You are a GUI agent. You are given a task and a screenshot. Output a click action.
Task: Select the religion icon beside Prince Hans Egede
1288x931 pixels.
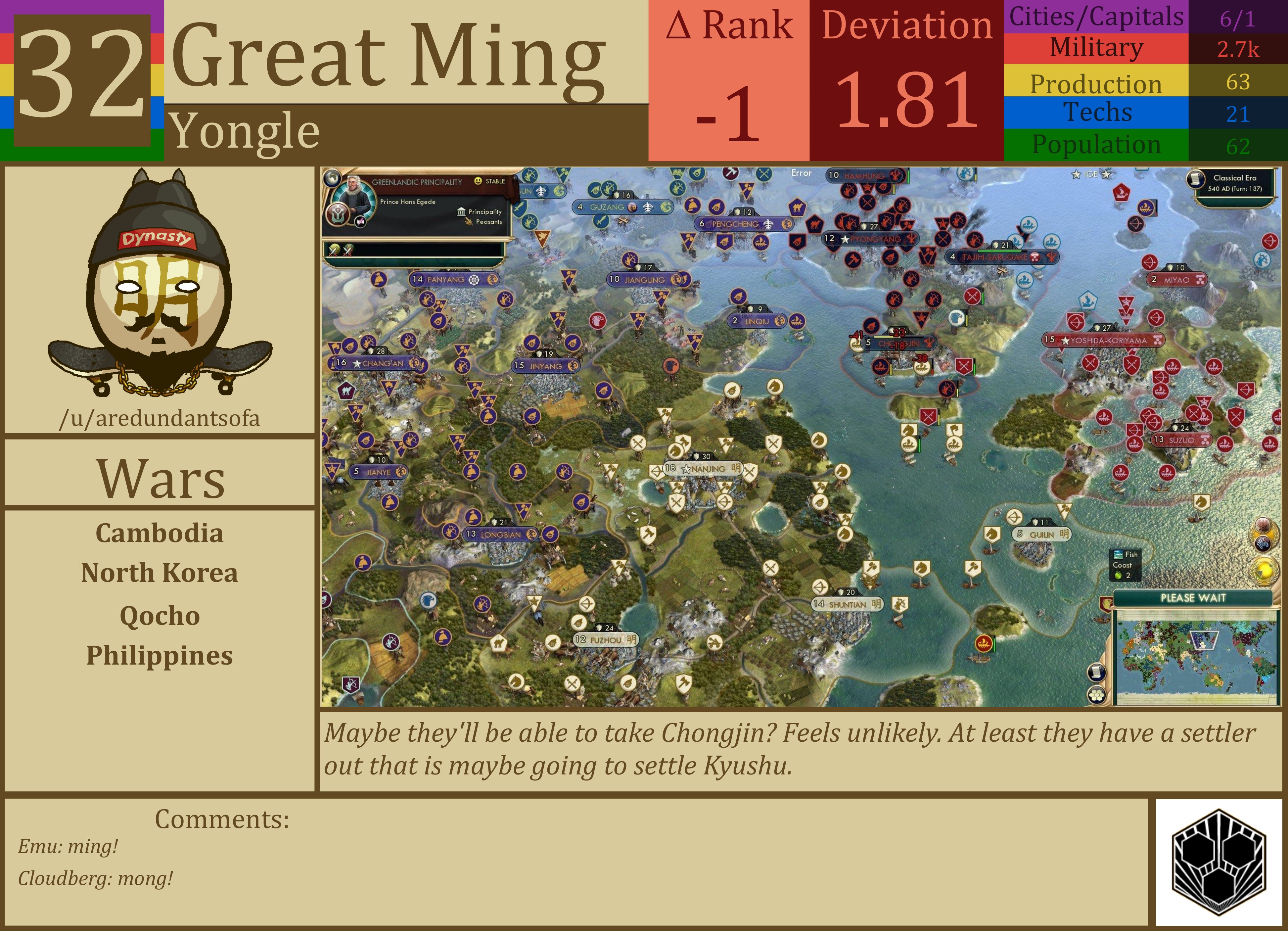tap(337, 216)
